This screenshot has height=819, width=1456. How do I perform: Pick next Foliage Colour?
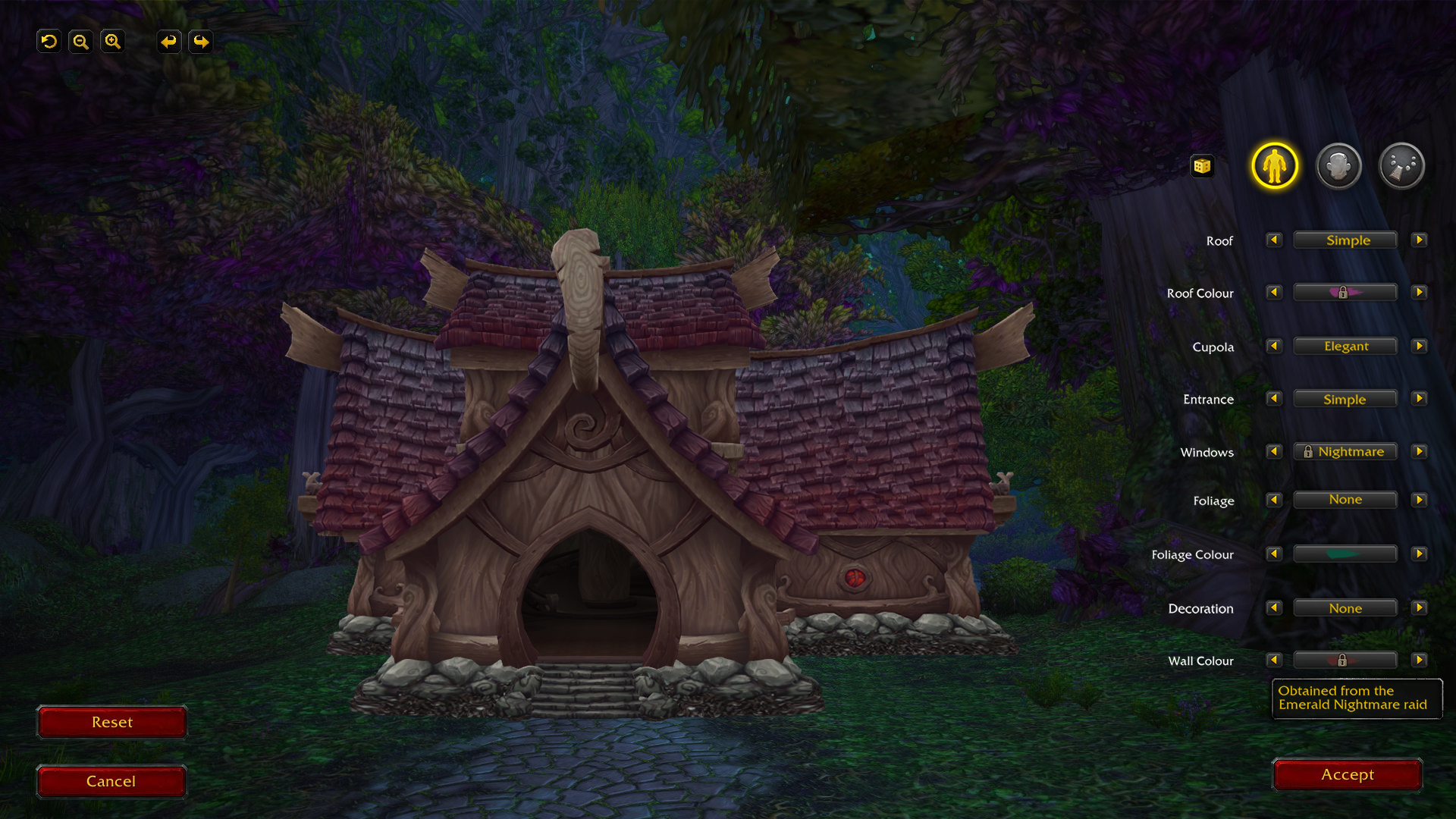point(1419,554)
